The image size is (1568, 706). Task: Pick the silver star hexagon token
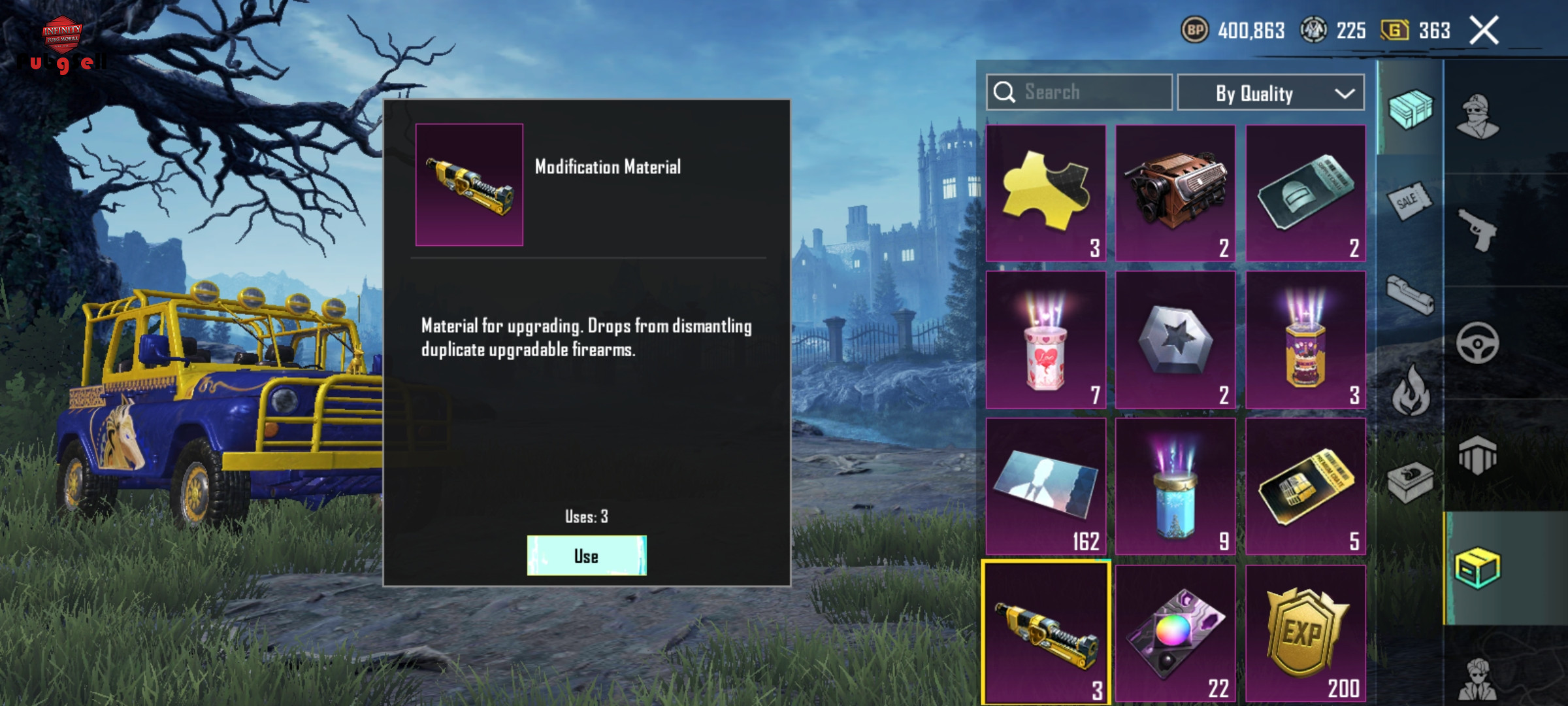[1175, 340]
